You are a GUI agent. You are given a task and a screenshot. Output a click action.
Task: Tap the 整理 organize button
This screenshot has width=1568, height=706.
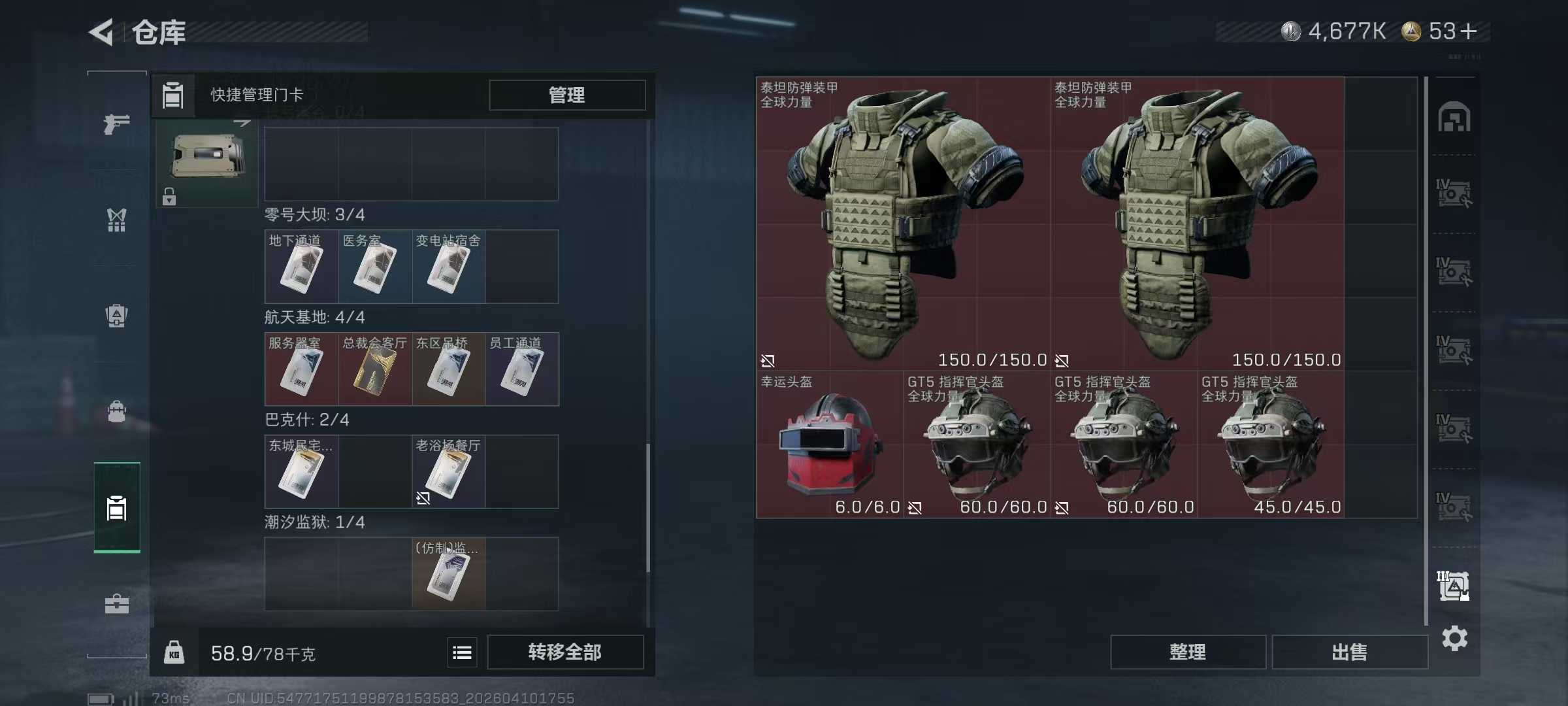(x=1187, y=652)
